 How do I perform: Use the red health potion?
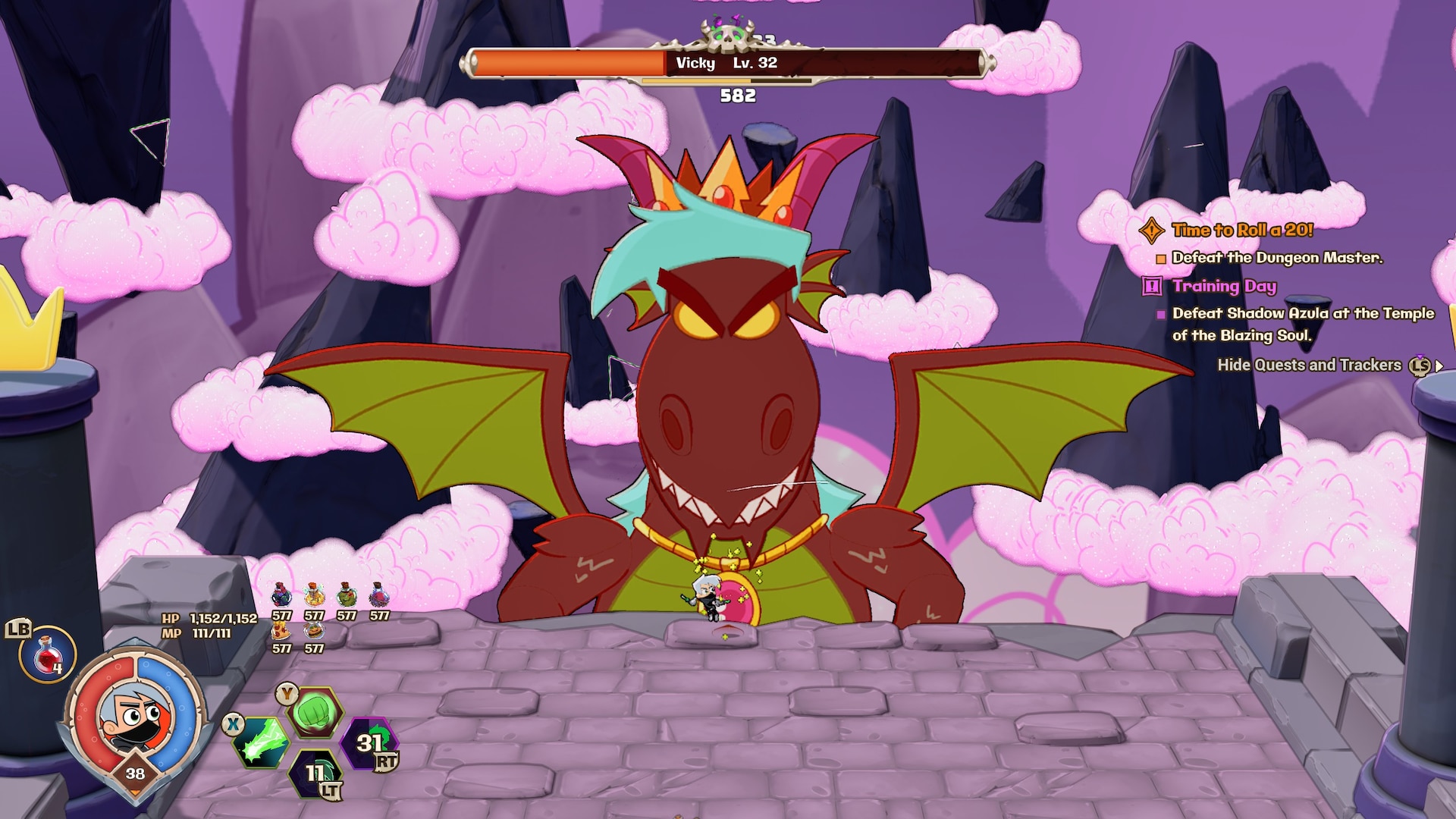[48, 654]
